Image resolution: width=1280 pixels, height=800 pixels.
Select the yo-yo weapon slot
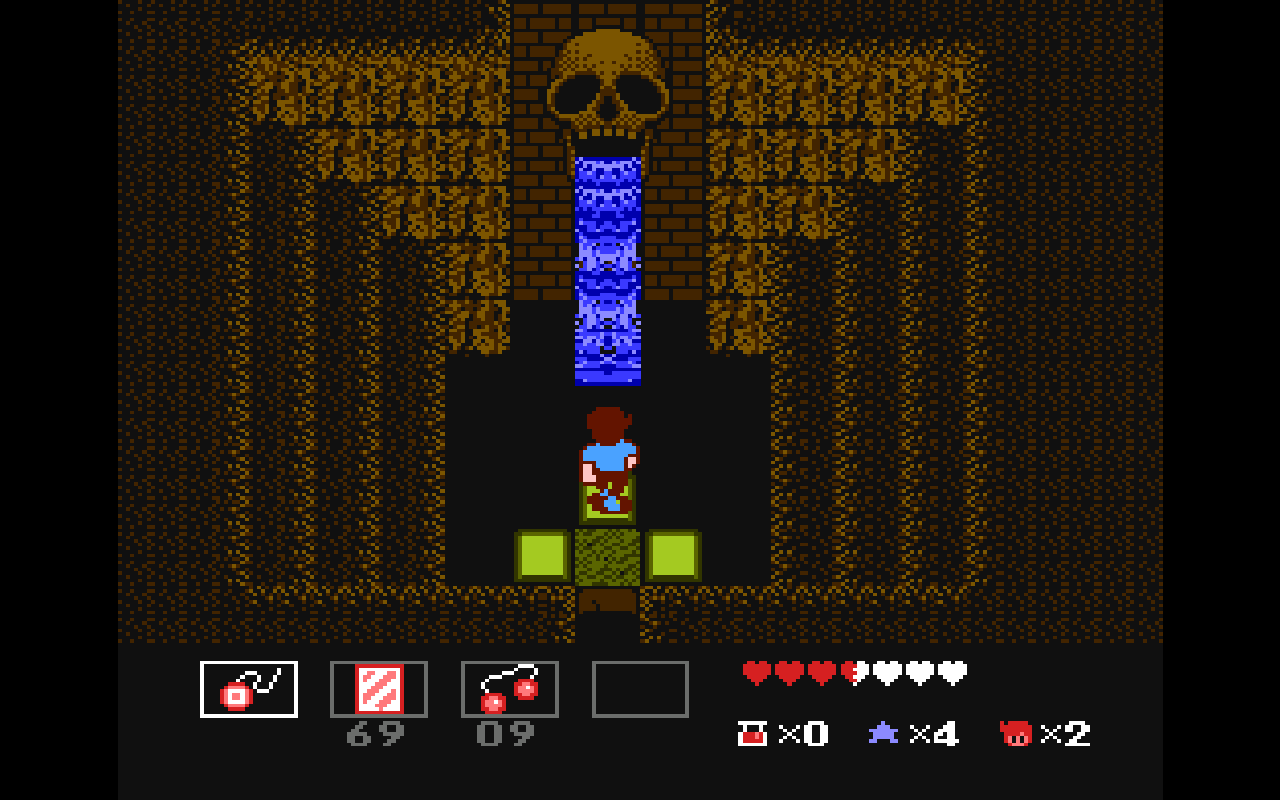(249, 689)
